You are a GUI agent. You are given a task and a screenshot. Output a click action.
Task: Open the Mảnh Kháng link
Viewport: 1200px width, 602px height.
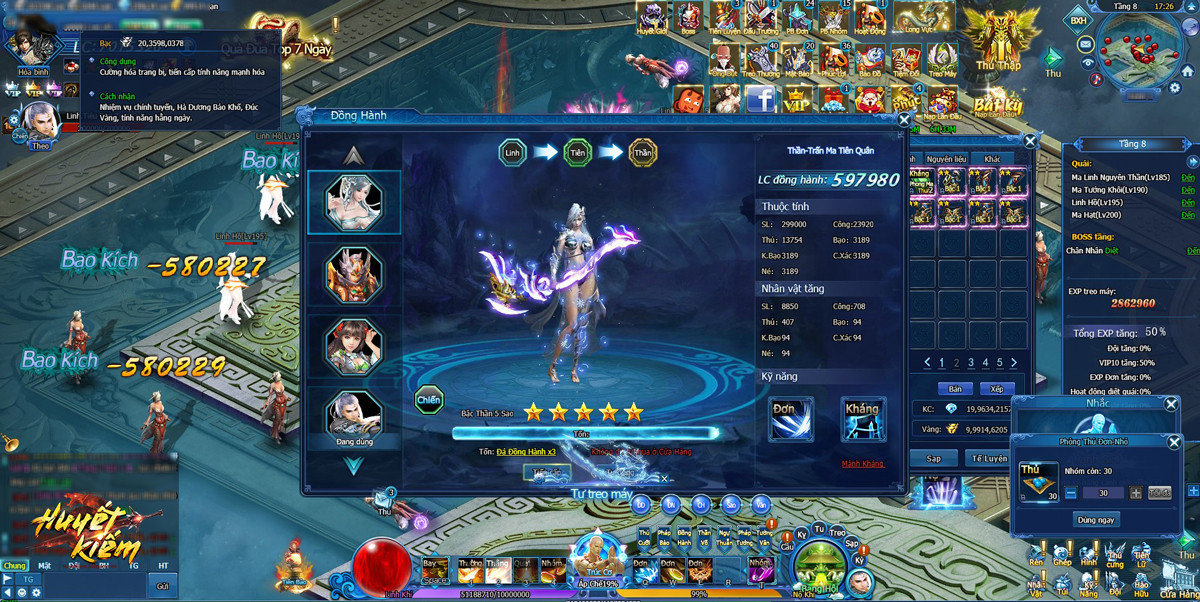[x=862, y=464]
